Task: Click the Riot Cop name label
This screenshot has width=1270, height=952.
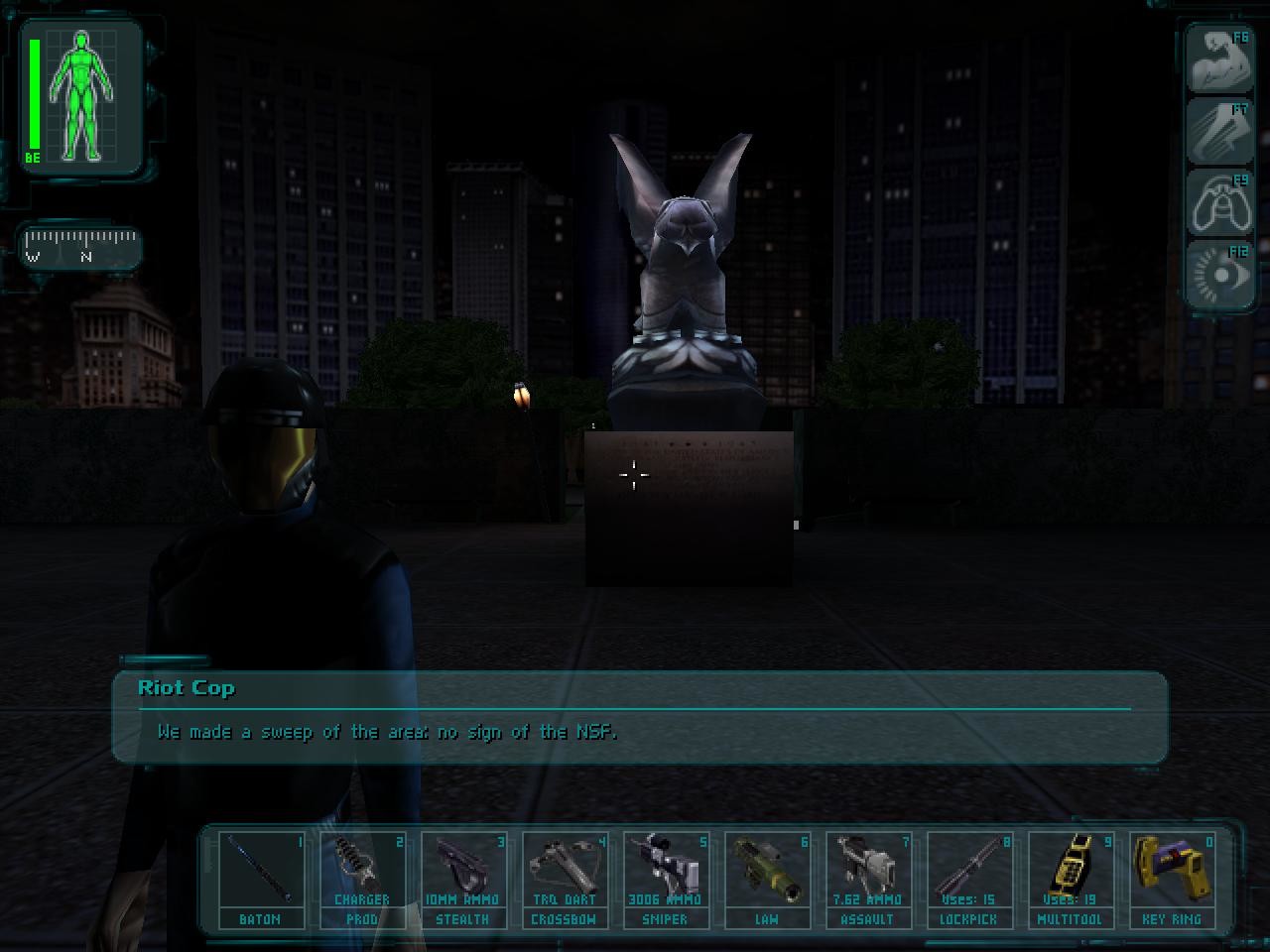Action: click(x=187, y=687)
